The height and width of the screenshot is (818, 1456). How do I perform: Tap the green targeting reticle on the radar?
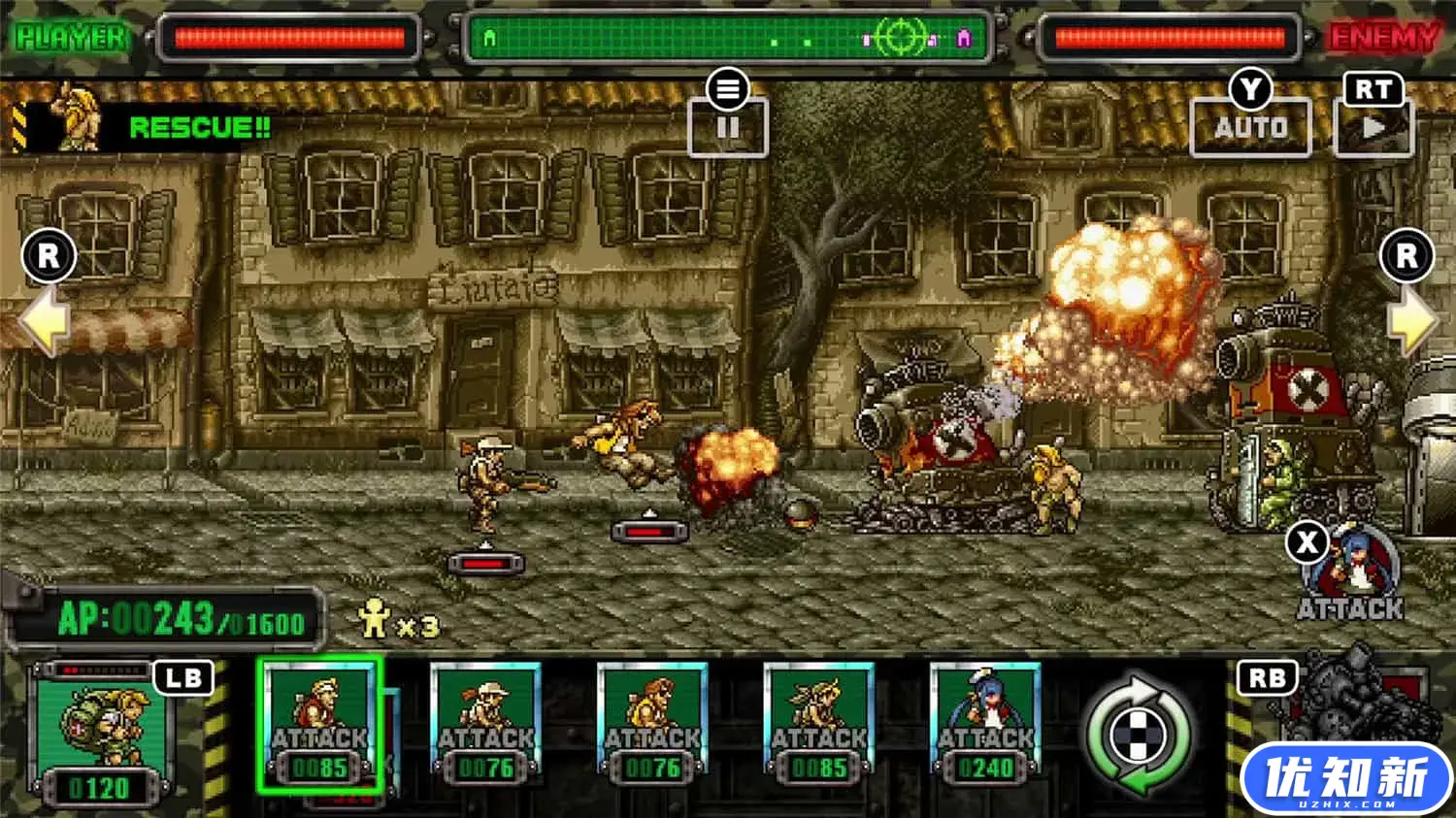point(903,37)
